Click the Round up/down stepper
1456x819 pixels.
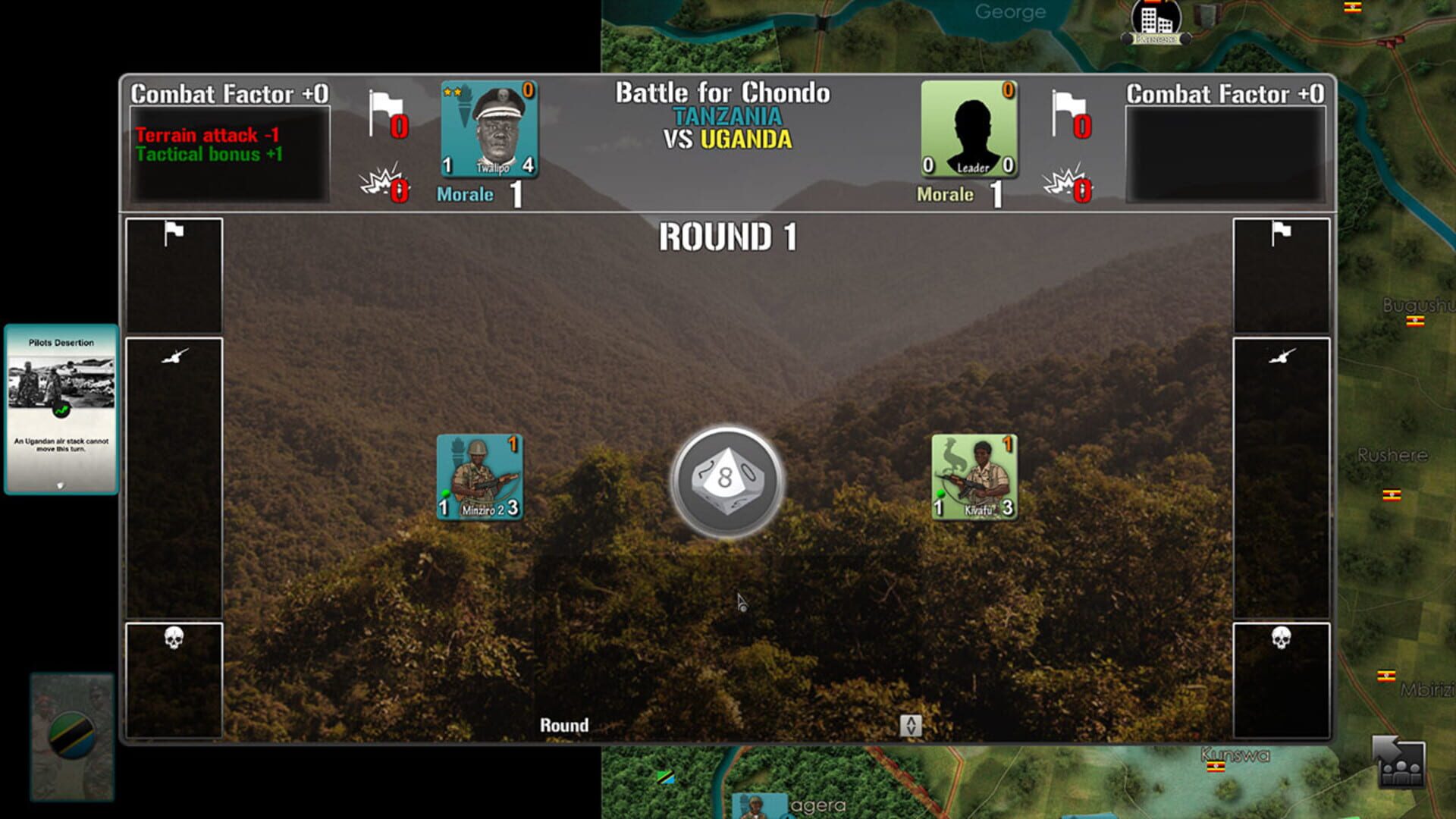[x=910, y=726]
